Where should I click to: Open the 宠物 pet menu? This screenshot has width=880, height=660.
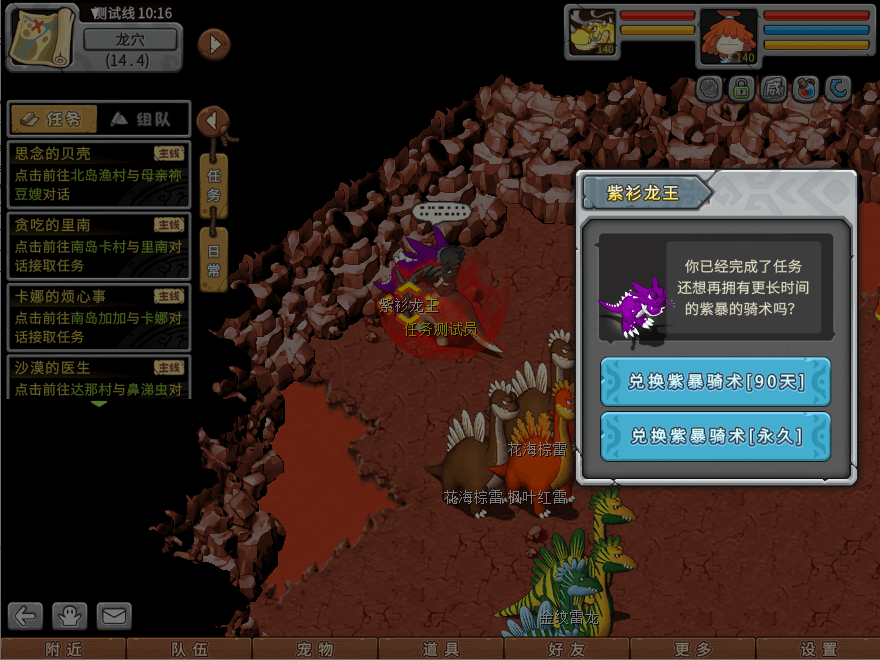tap(316, 649)
